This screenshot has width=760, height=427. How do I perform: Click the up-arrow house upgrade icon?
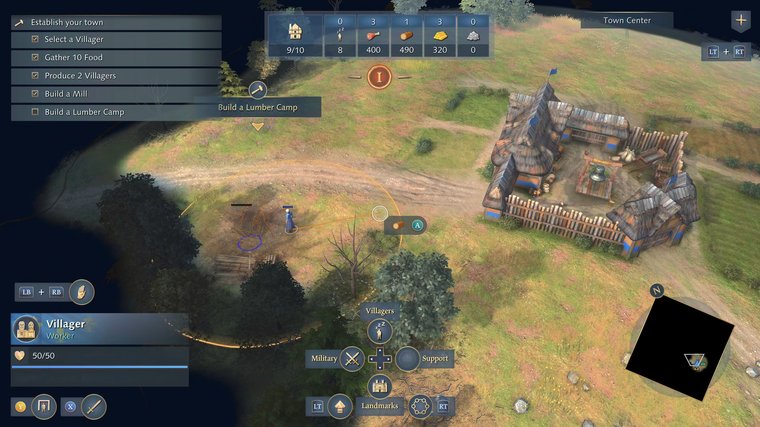click(340, 406)
